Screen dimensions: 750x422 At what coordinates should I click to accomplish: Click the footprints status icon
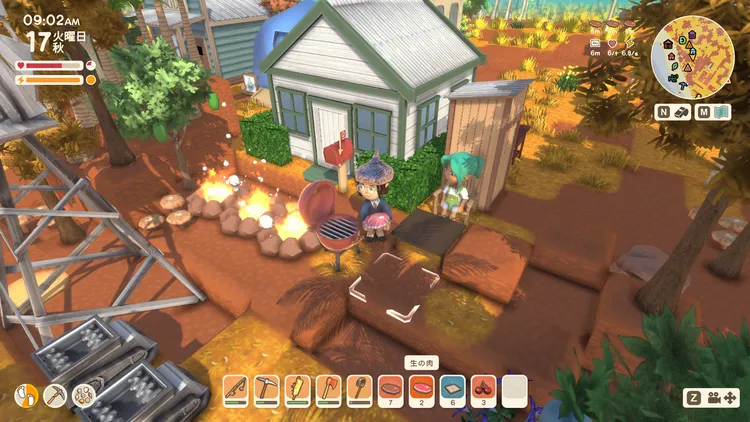click(28, 396)
